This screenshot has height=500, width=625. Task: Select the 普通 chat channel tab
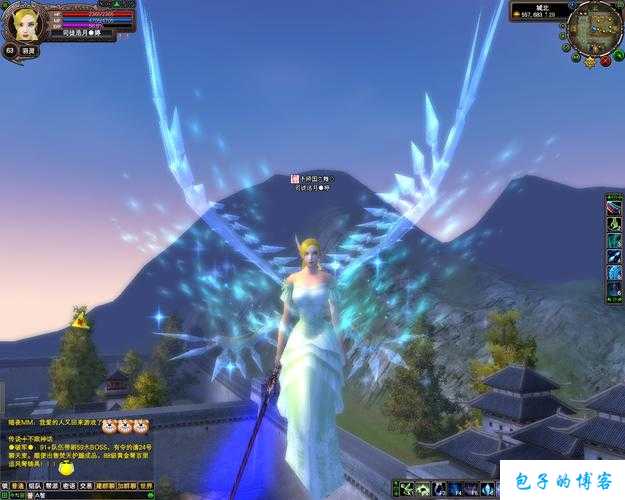click(x=18, y=485)
